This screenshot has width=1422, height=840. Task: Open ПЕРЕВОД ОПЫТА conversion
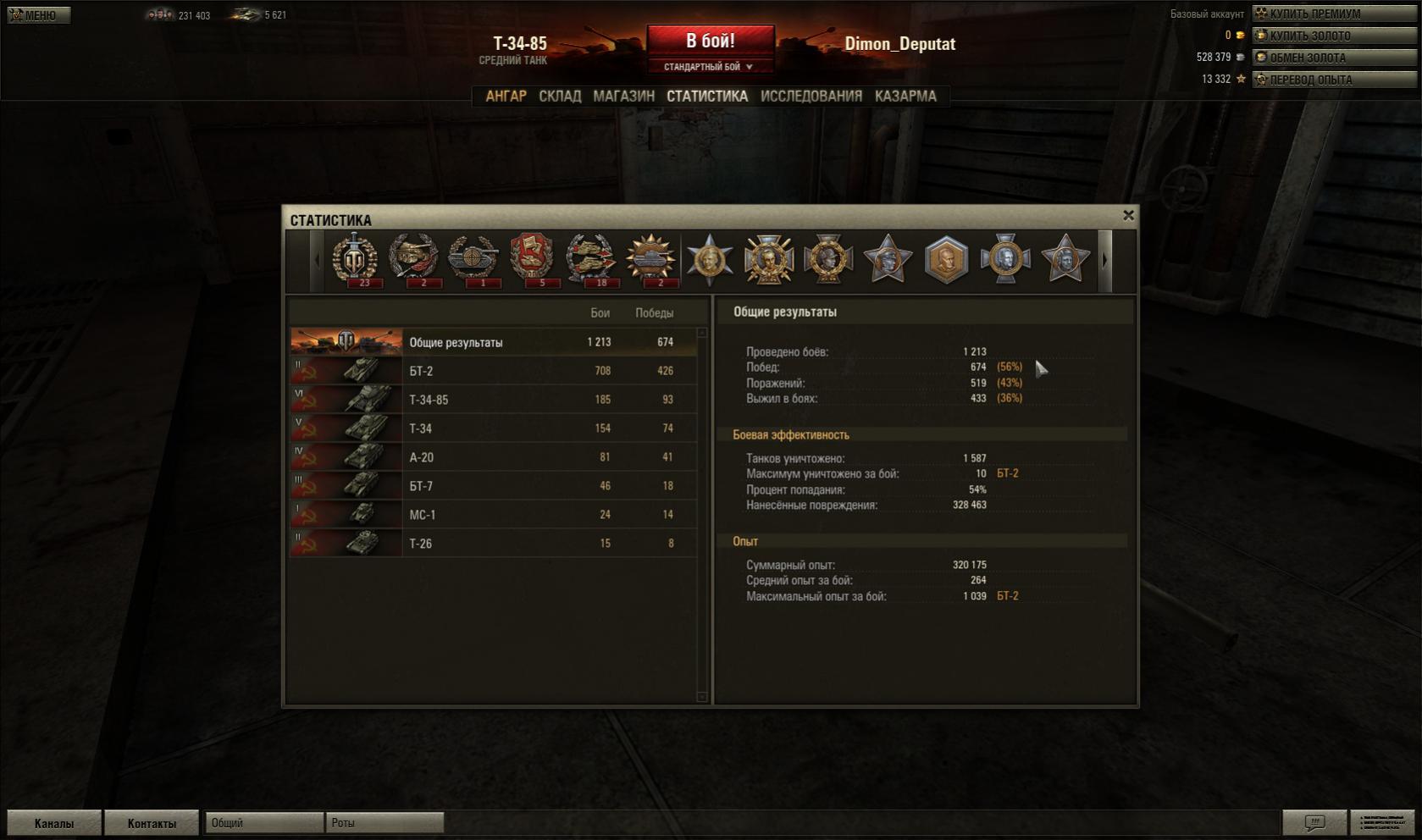point(1334,80)
